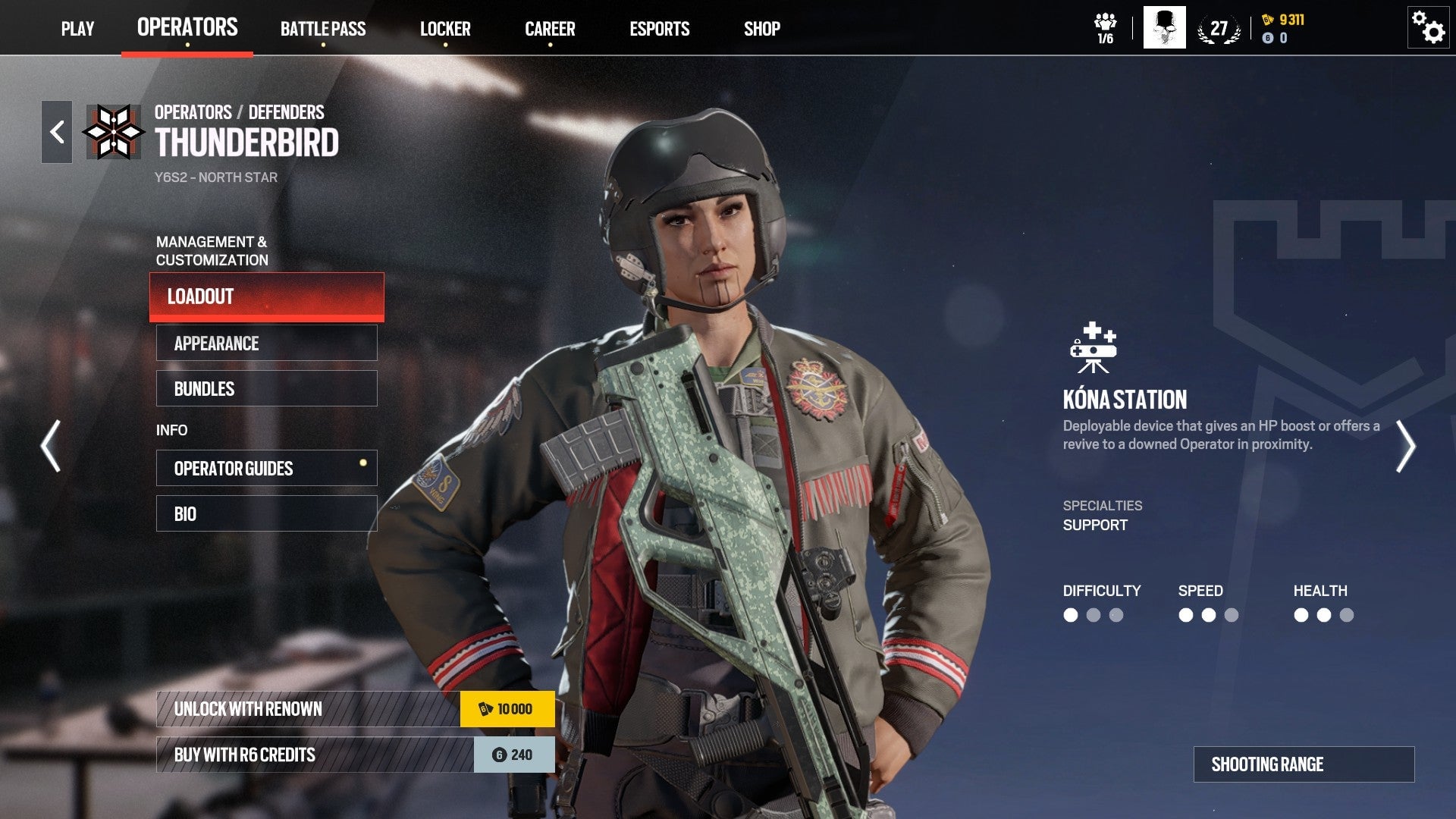Open your player card portrait
This screenshot has width=1456, height=819.
tap(1163, 28)
